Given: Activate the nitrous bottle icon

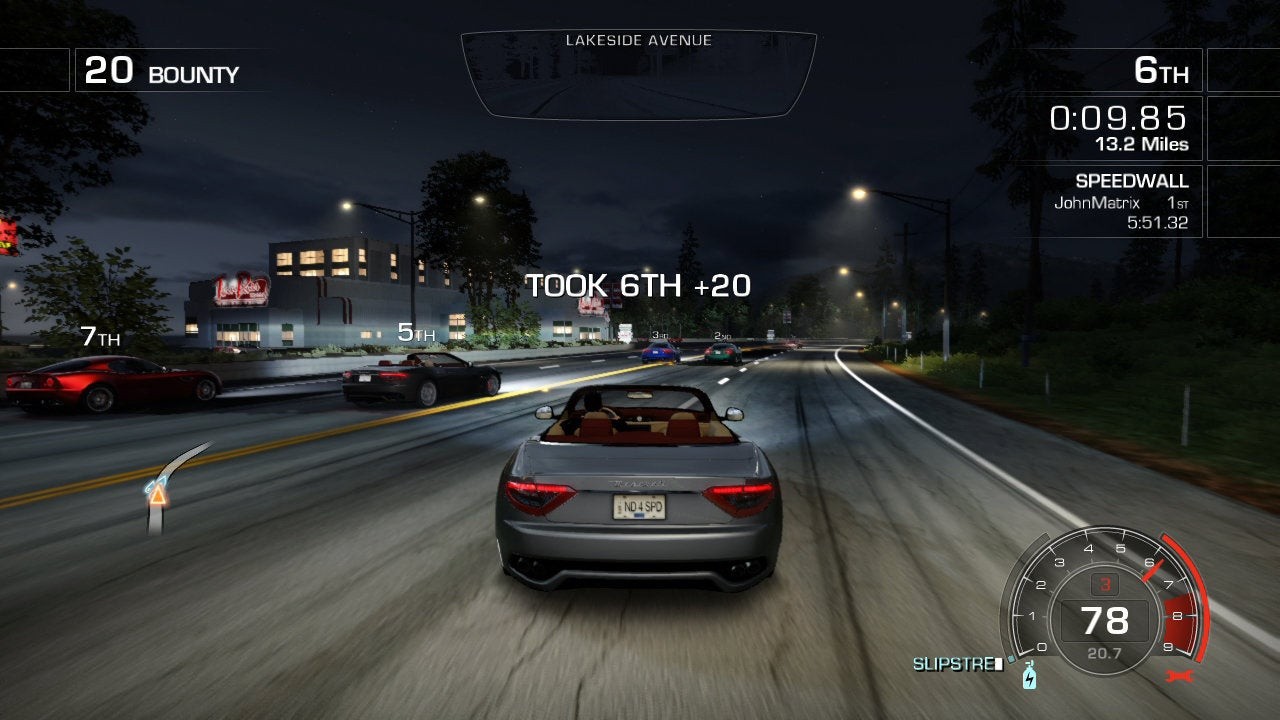Looking at the screenshot, I should [x=1029, y=678].
